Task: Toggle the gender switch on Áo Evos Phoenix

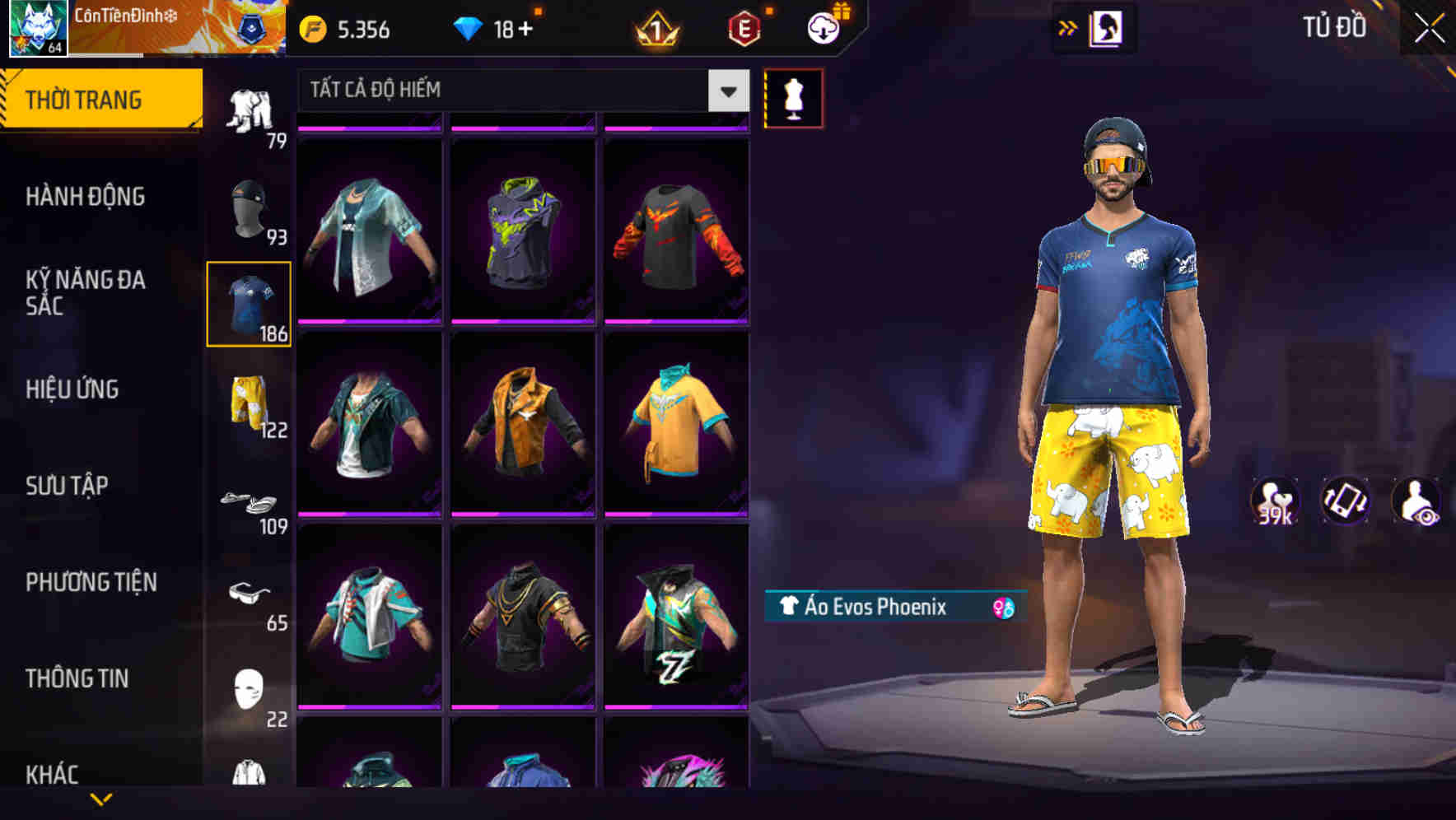Action: (1000, 606)
